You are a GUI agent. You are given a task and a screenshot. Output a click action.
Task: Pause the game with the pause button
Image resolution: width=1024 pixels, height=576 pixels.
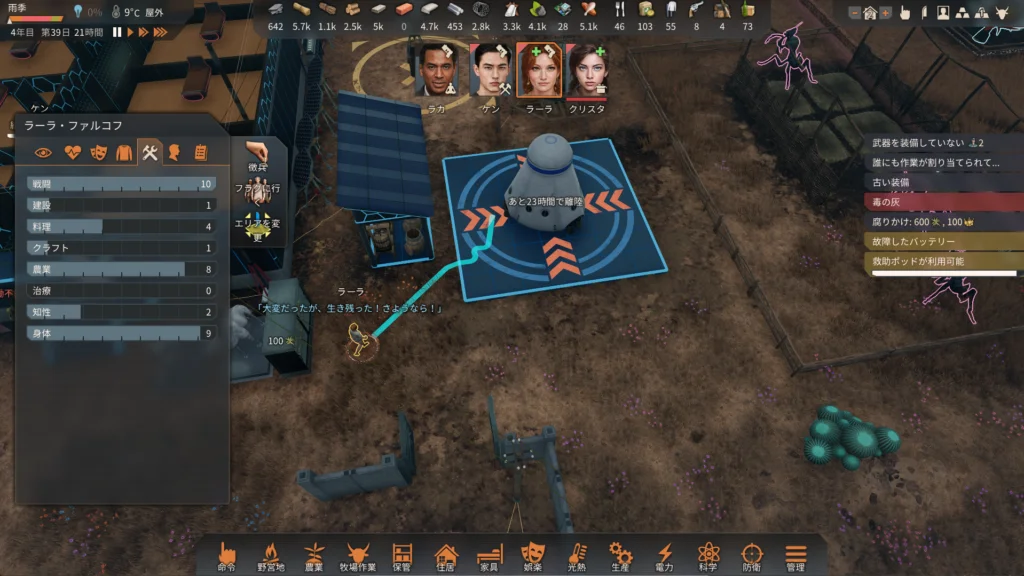click(117, 32)
